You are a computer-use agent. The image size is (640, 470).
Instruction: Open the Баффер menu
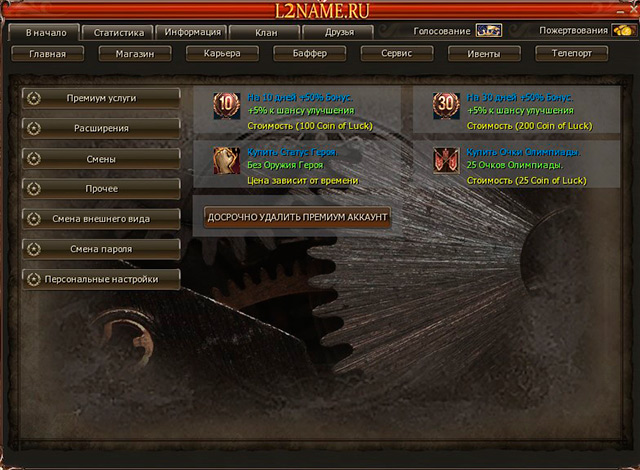[x=309, y=54]
